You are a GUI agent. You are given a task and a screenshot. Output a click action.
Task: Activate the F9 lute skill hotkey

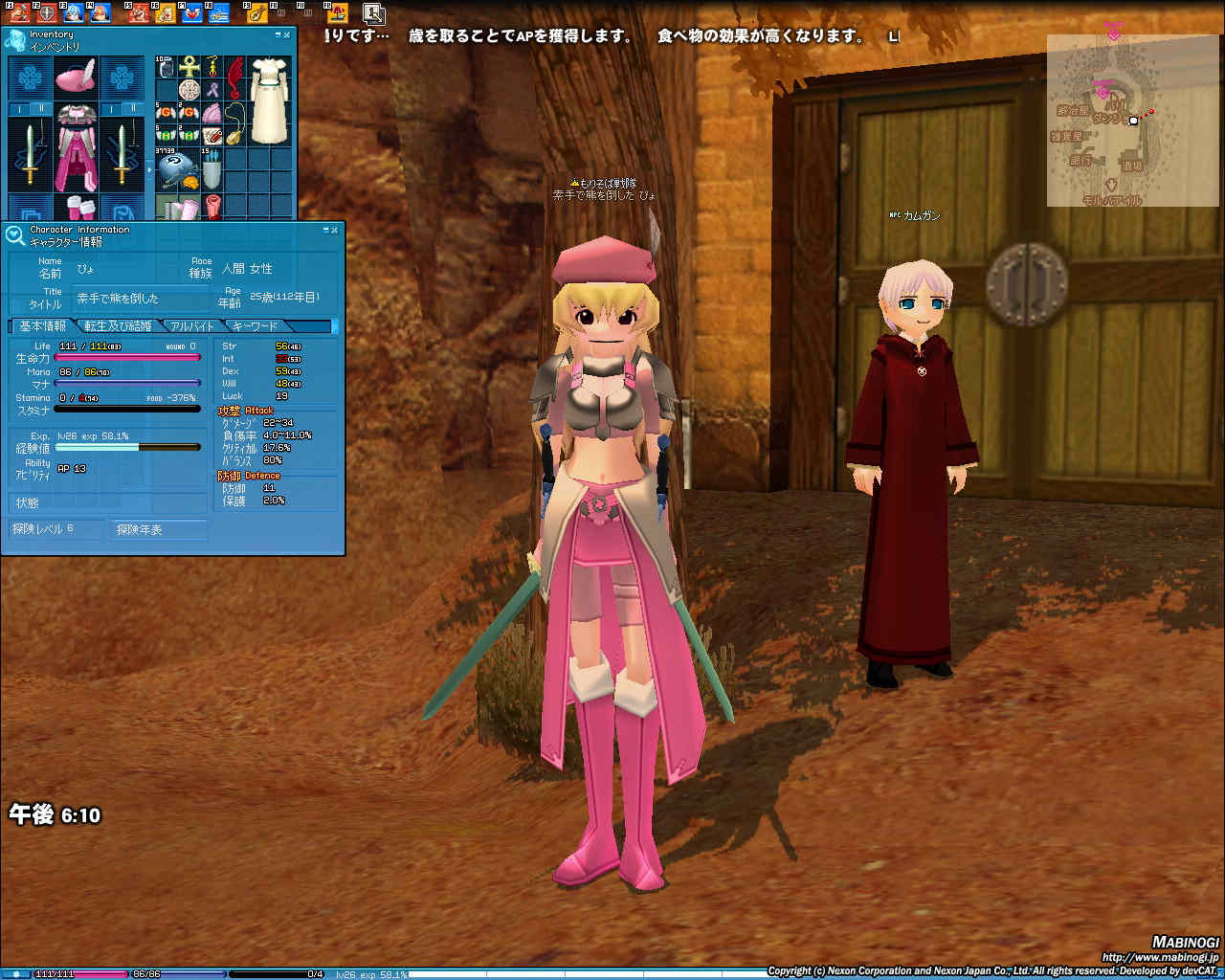(x=256, y=12)
